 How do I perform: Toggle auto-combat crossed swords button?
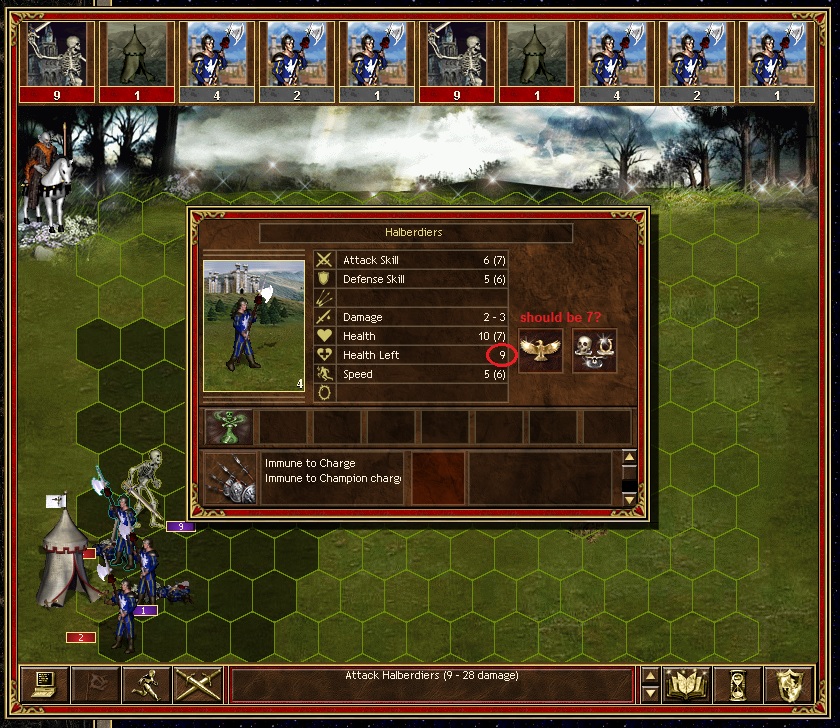197,685
